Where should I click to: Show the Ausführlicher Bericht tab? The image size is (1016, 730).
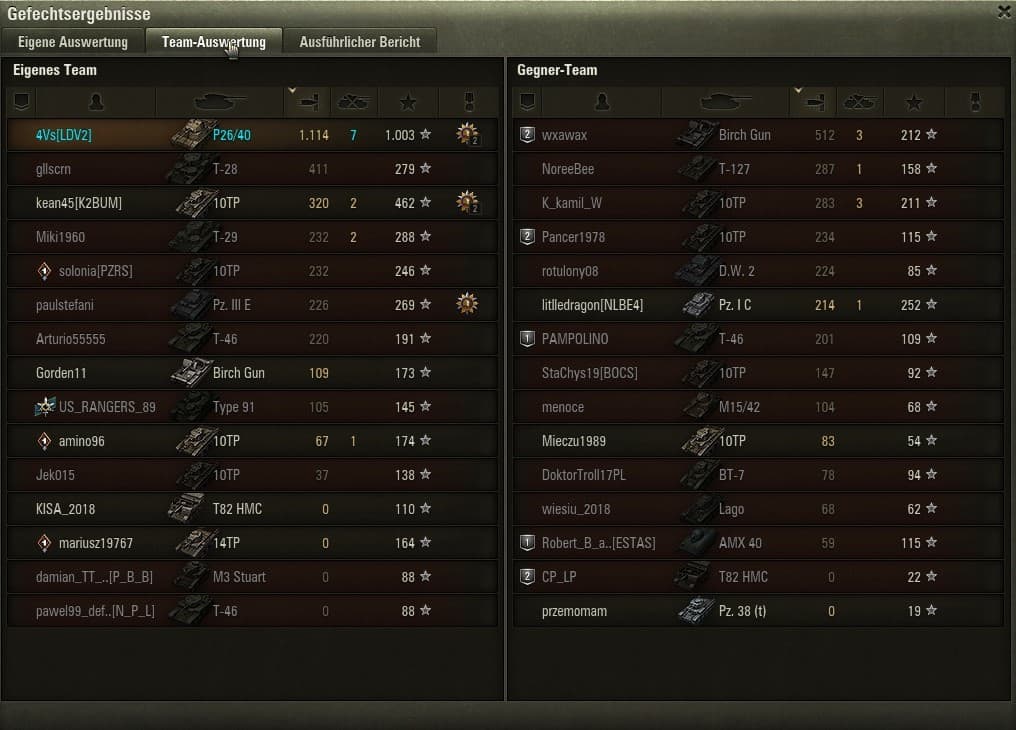tap(360, 42)
